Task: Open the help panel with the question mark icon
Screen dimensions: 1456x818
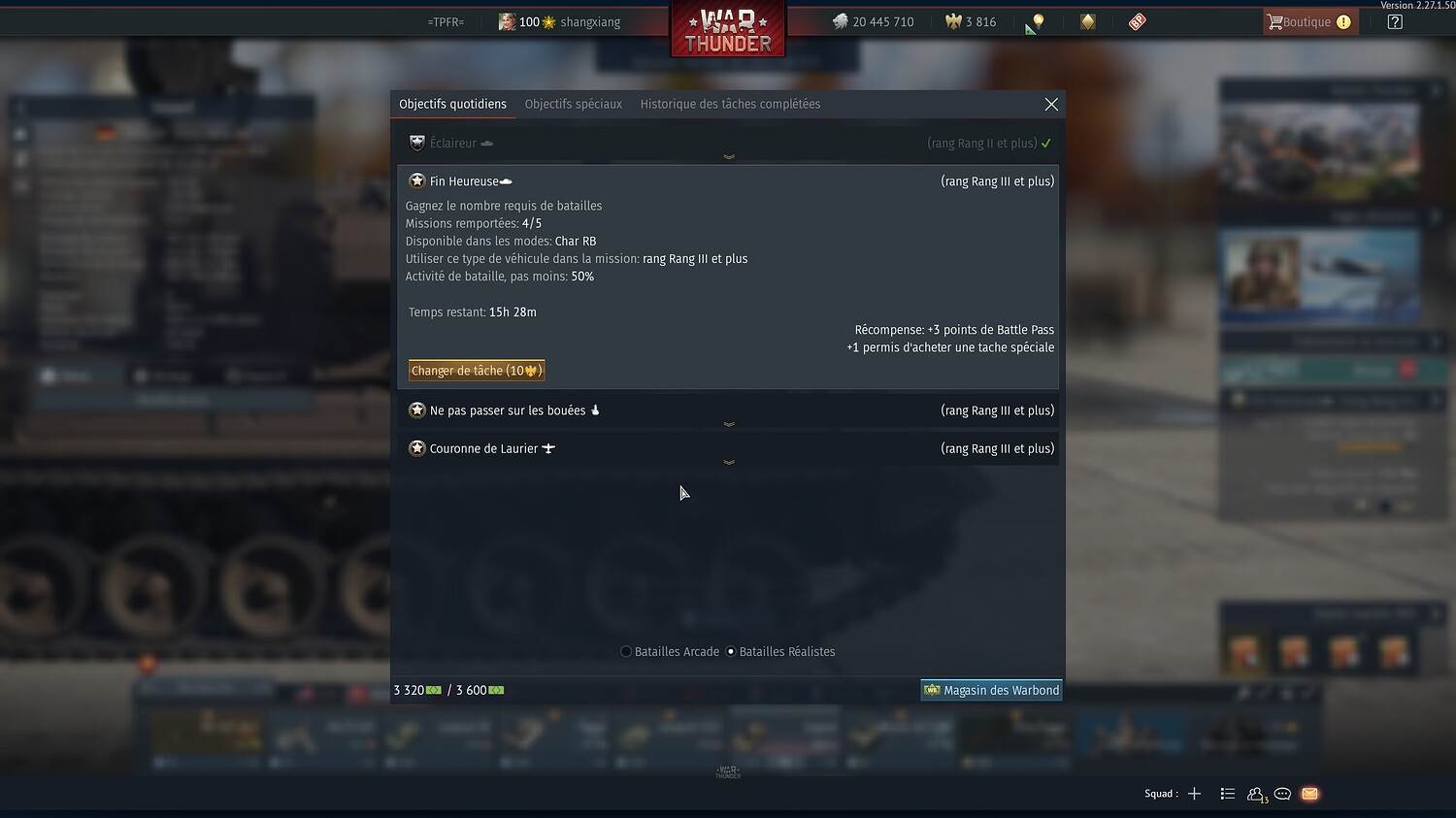Action: 1395,20
